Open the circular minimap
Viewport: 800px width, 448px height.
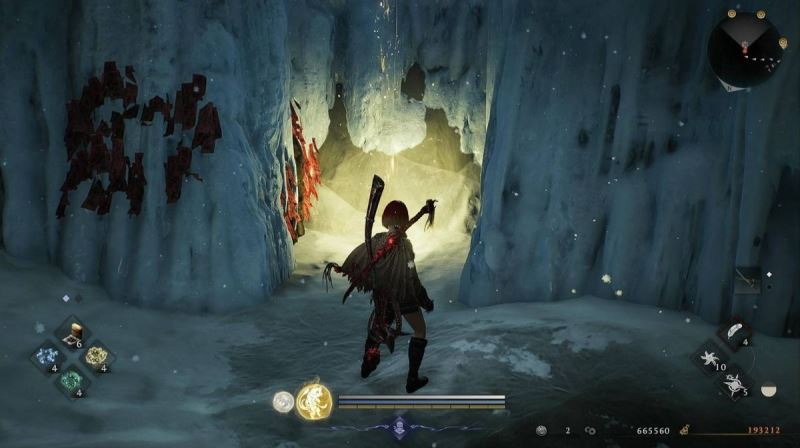(x=744, y=47)
